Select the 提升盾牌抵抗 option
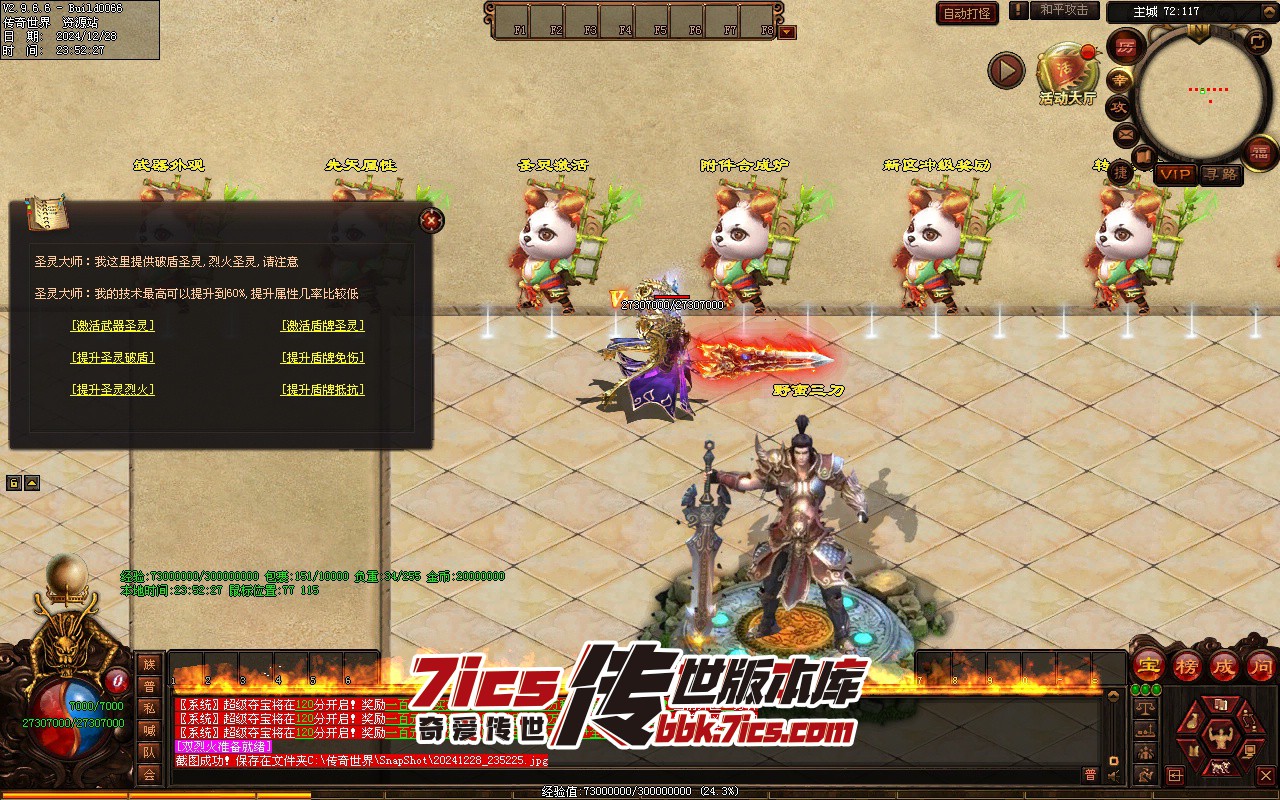Screen dimensions: 1280x800 coord(322,390)
